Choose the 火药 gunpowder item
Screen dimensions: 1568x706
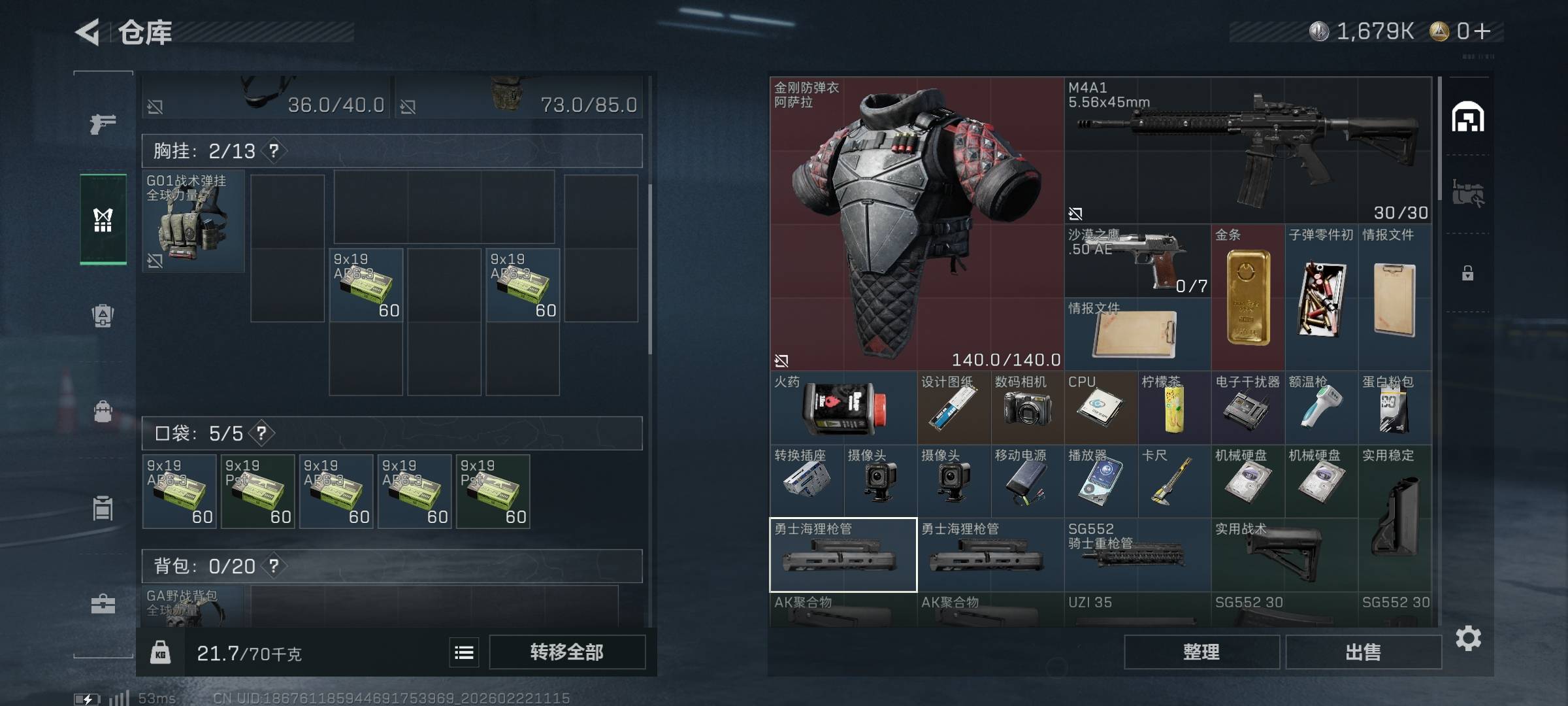[x=843, y=408]
